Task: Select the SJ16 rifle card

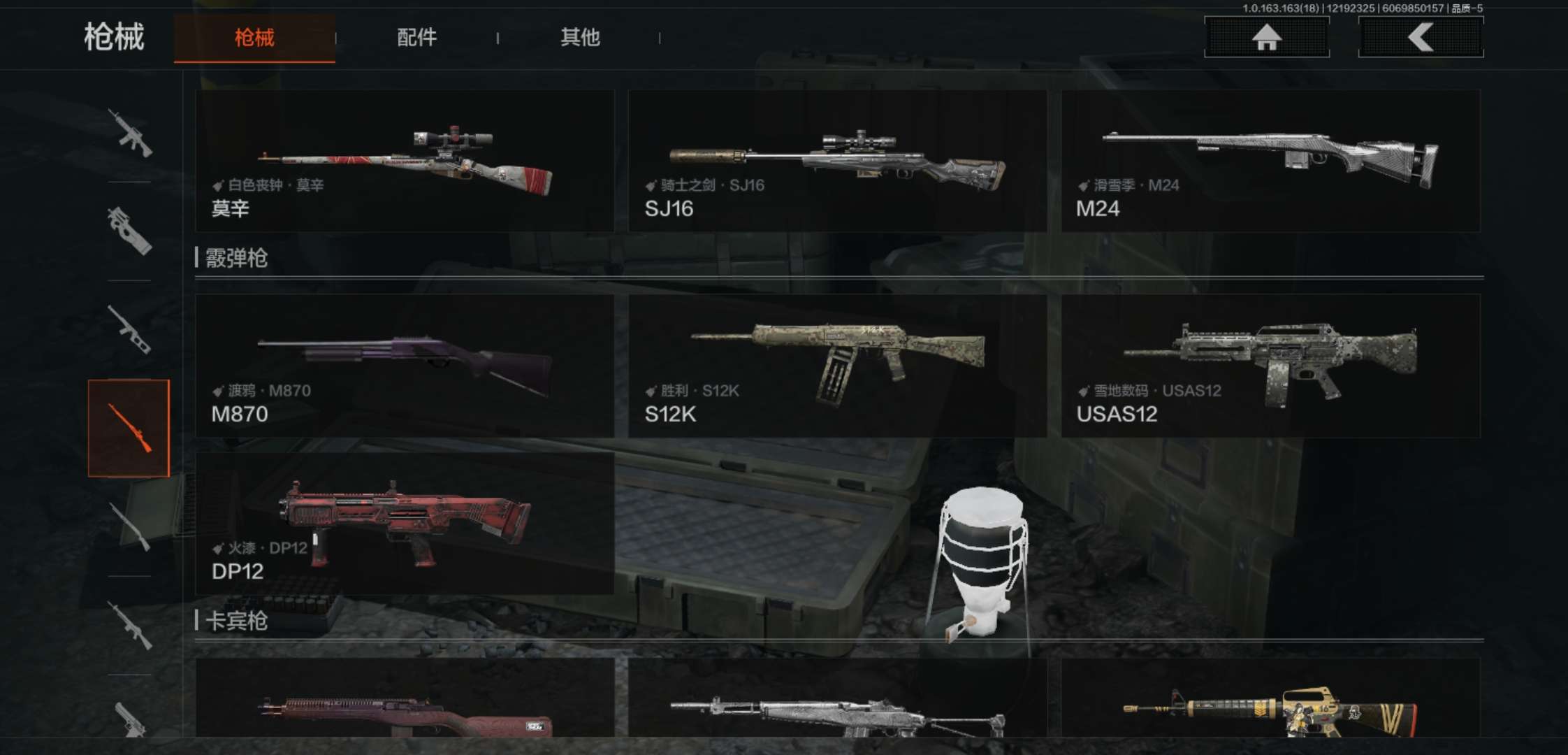Action: click(x=837, y=161)
